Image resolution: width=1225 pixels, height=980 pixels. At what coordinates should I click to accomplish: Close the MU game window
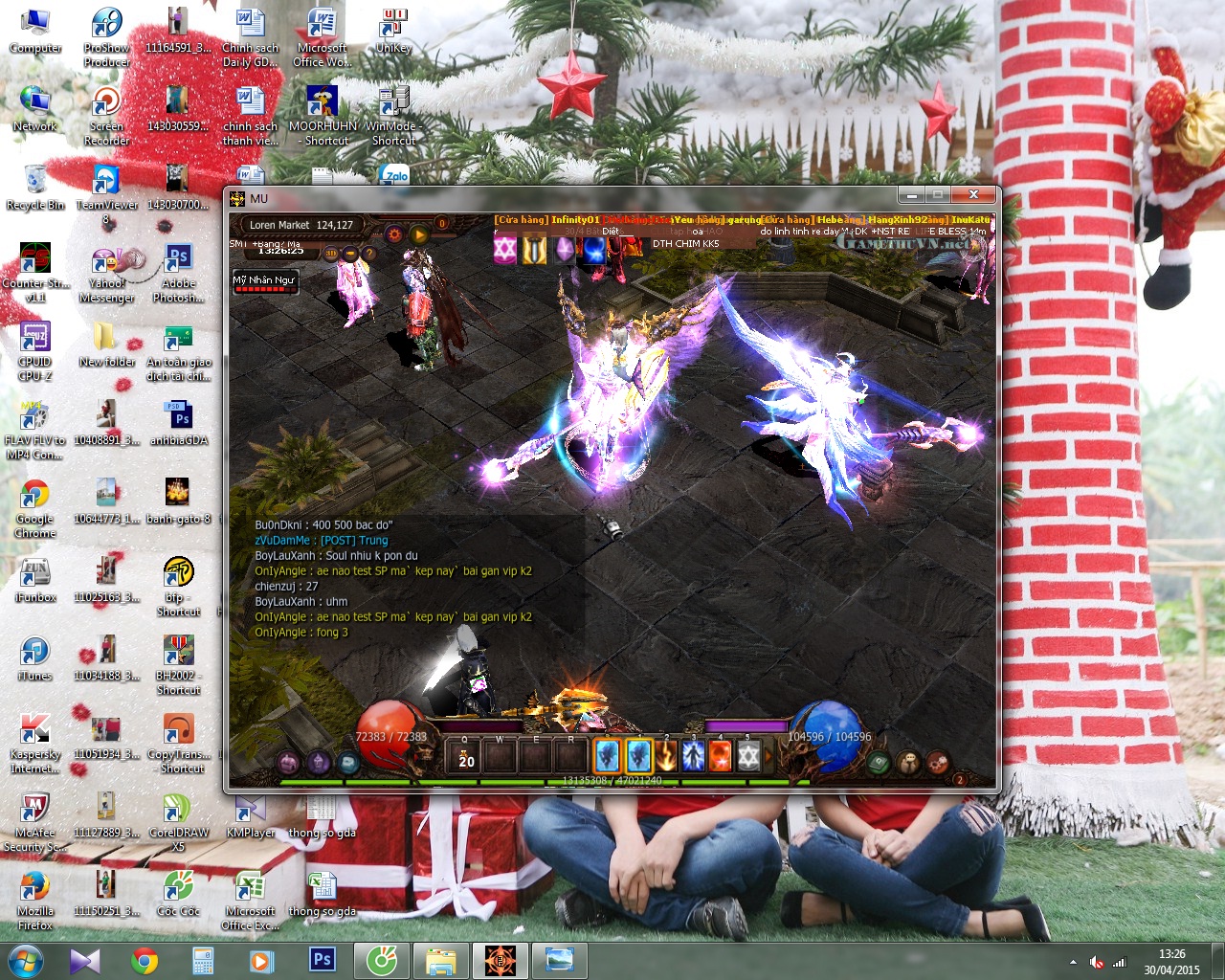(x=972, y=195)
